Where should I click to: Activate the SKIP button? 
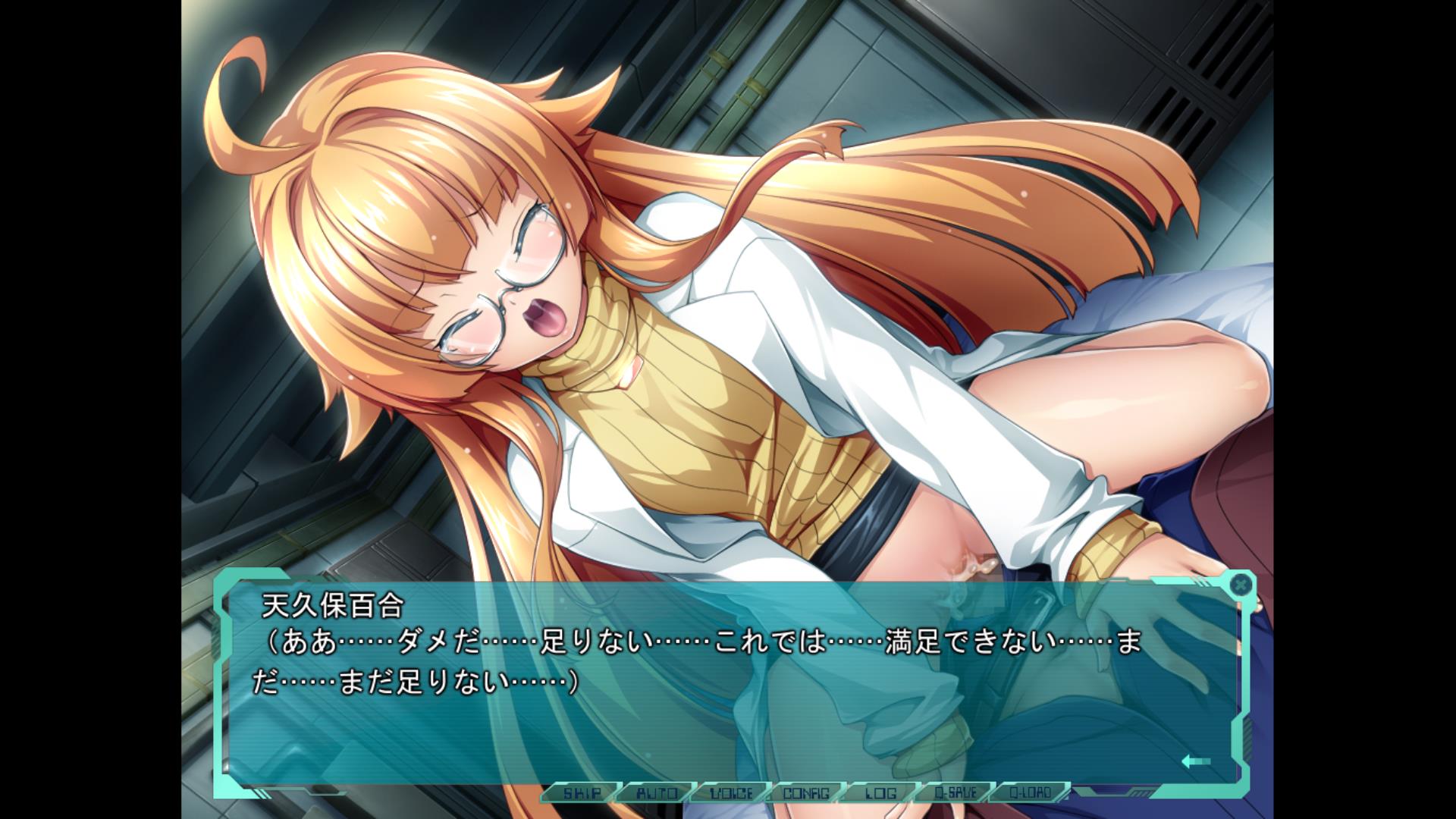pyautogui.click(x=582, y=793)
